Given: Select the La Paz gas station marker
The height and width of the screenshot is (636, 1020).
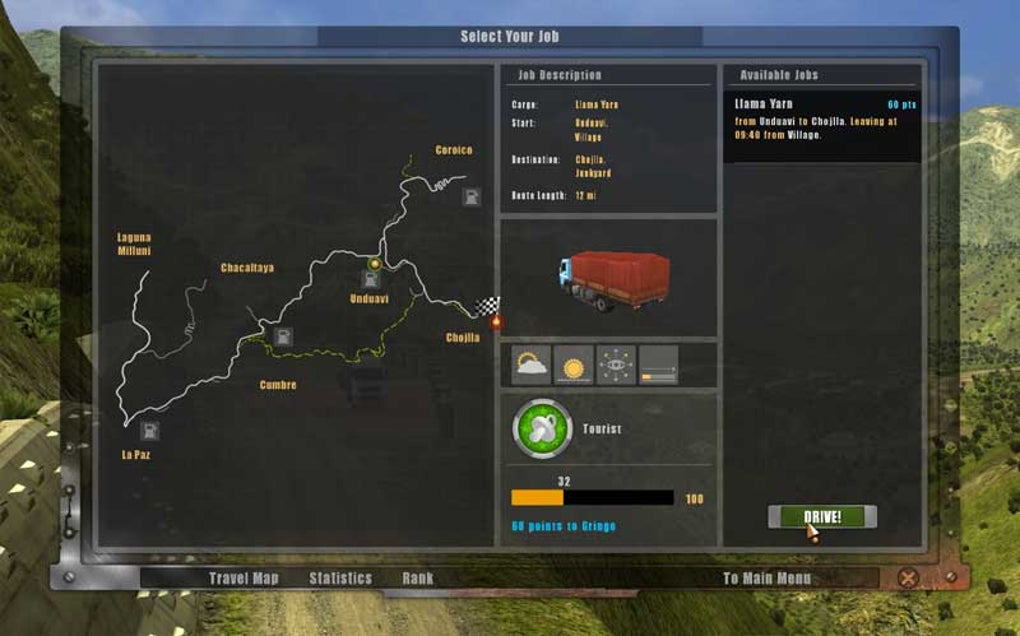Looking at the screenshot, I should pos(149,431).
